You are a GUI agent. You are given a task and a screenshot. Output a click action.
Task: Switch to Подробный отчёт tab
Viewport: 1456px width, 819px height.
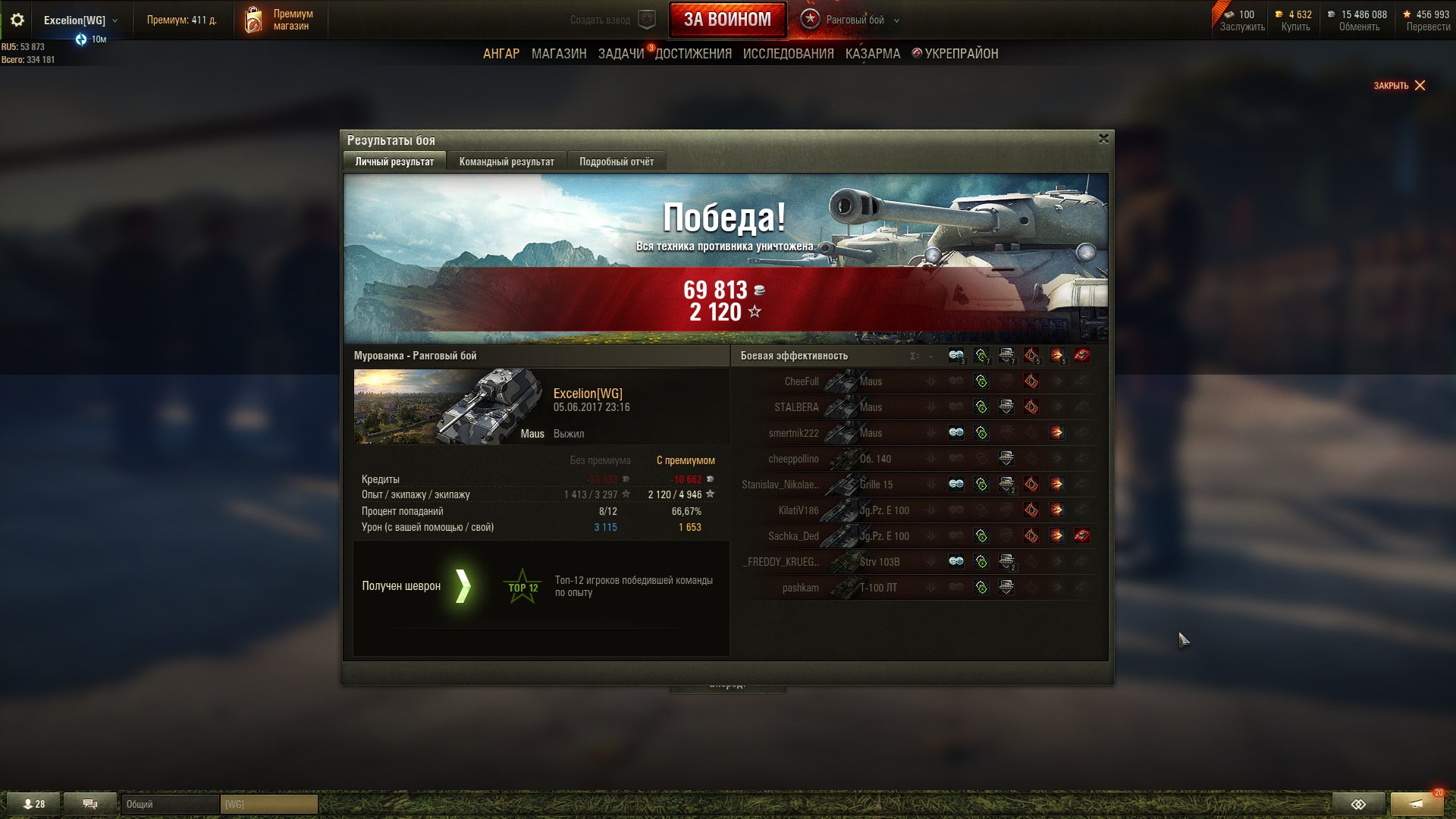click(616, 162)
